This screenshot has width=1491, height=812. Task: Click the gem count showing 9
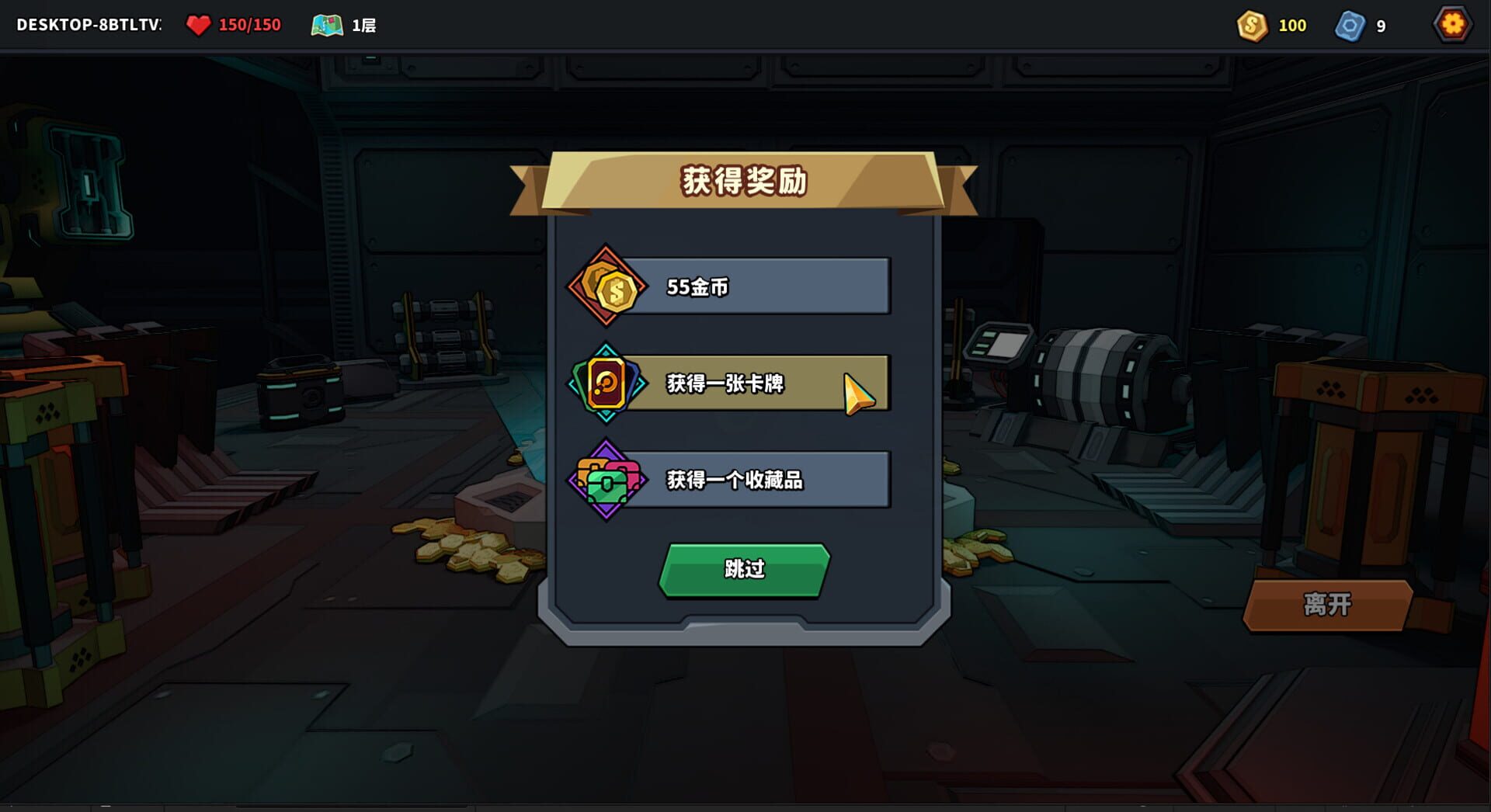[x=1380, y=25]
